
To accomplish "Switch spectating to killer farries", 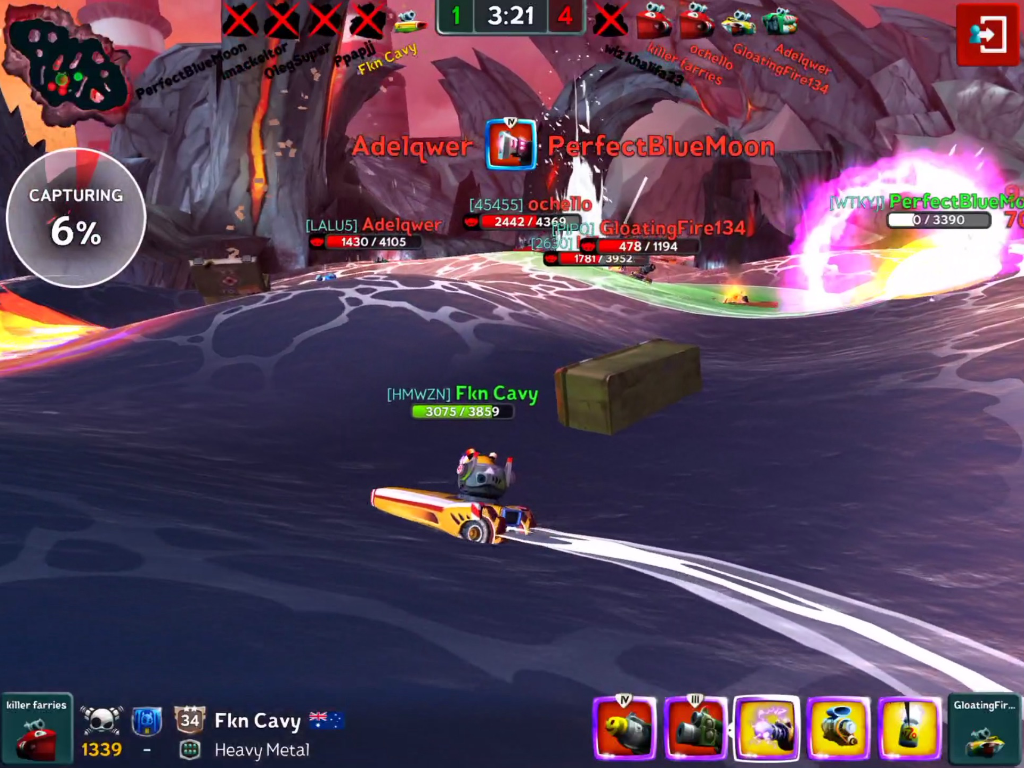I will coord(37,728).
